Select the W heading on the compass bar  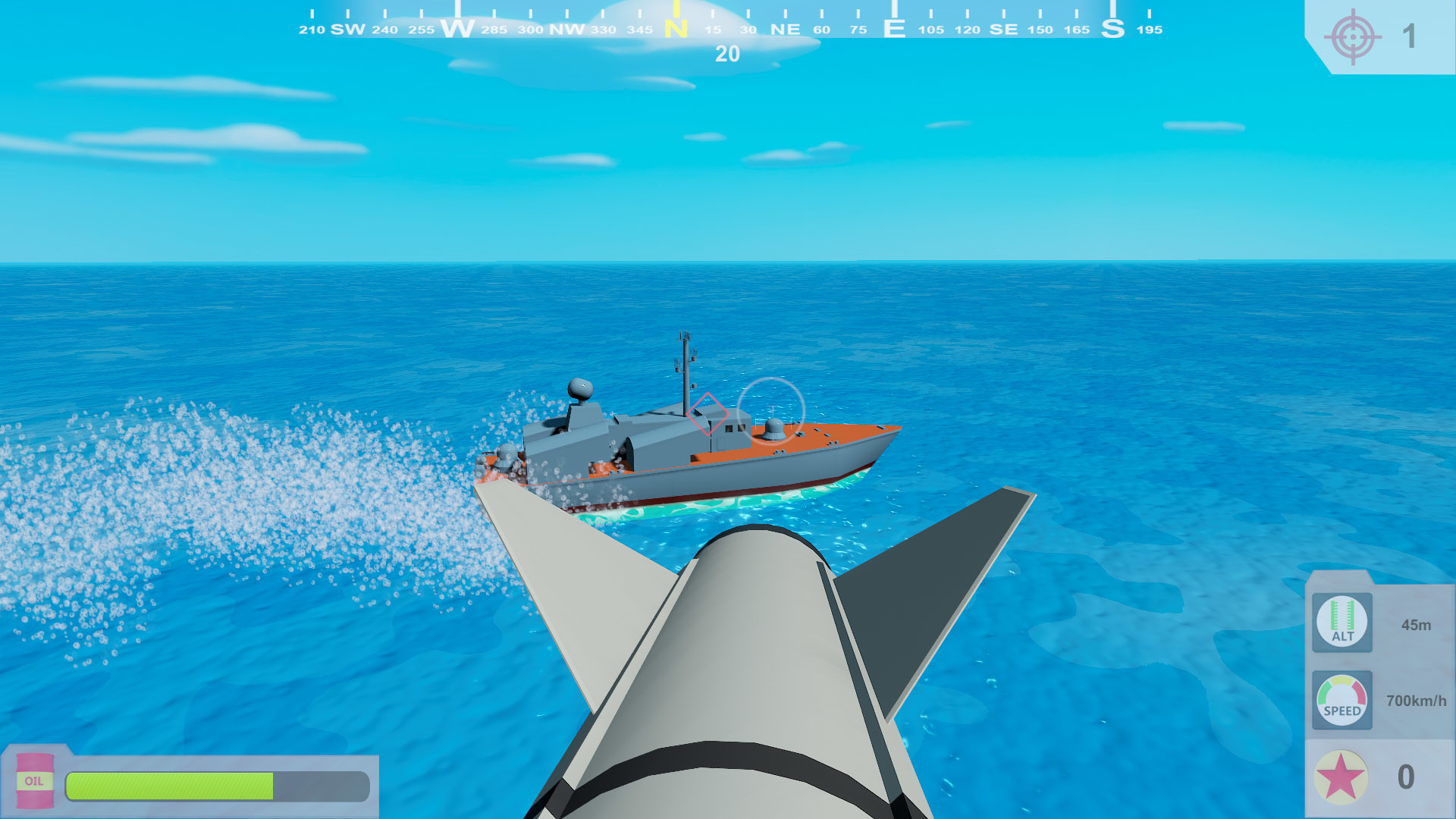coord(459,28)
